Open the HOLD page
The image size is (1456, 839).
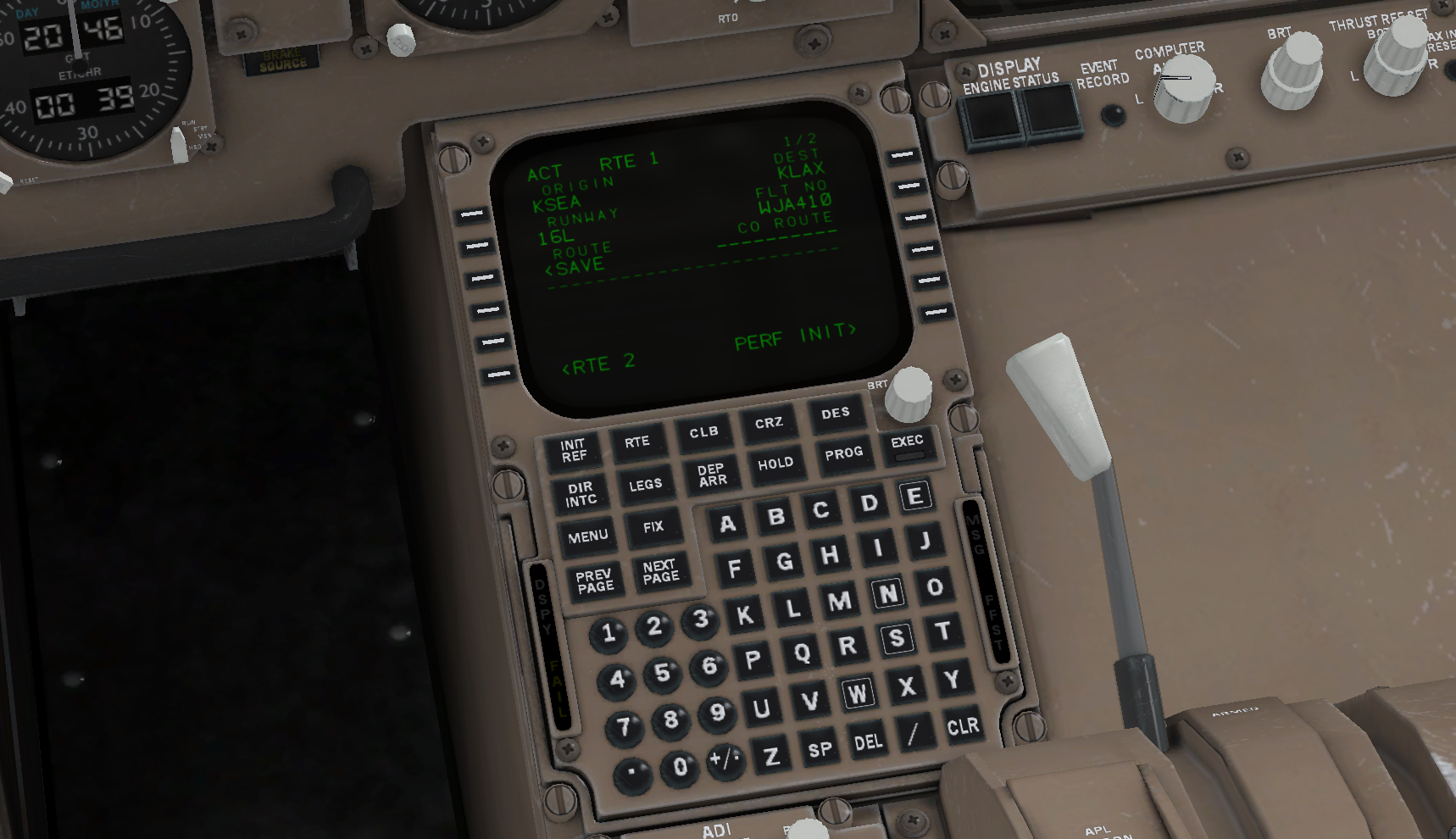tap(775, 464)
